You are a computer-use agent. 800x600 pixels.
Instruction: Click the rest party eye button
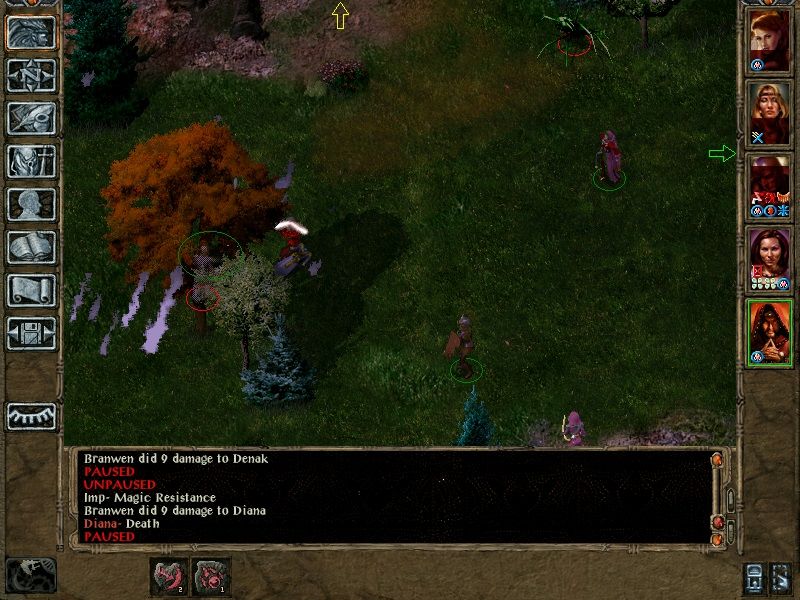[32, 416]
